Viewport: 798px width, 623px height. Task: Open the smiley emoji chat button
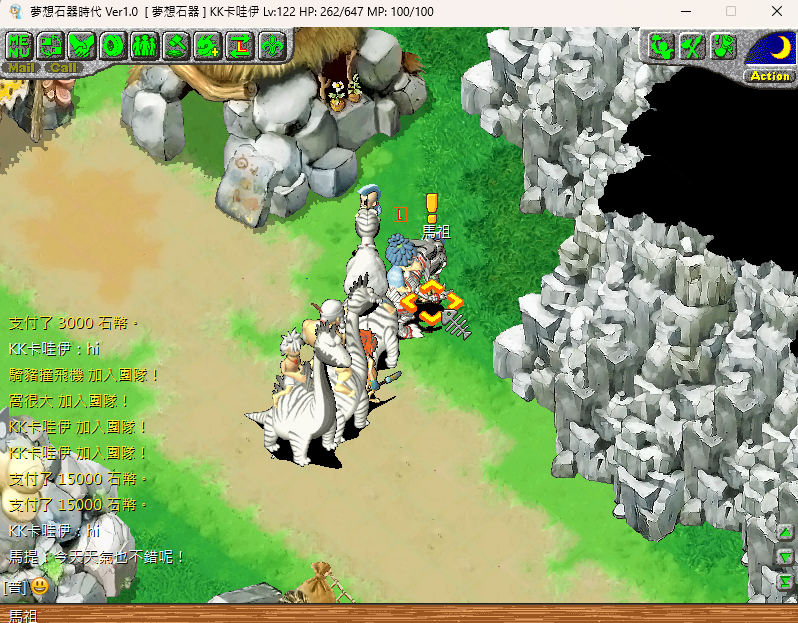39,586
